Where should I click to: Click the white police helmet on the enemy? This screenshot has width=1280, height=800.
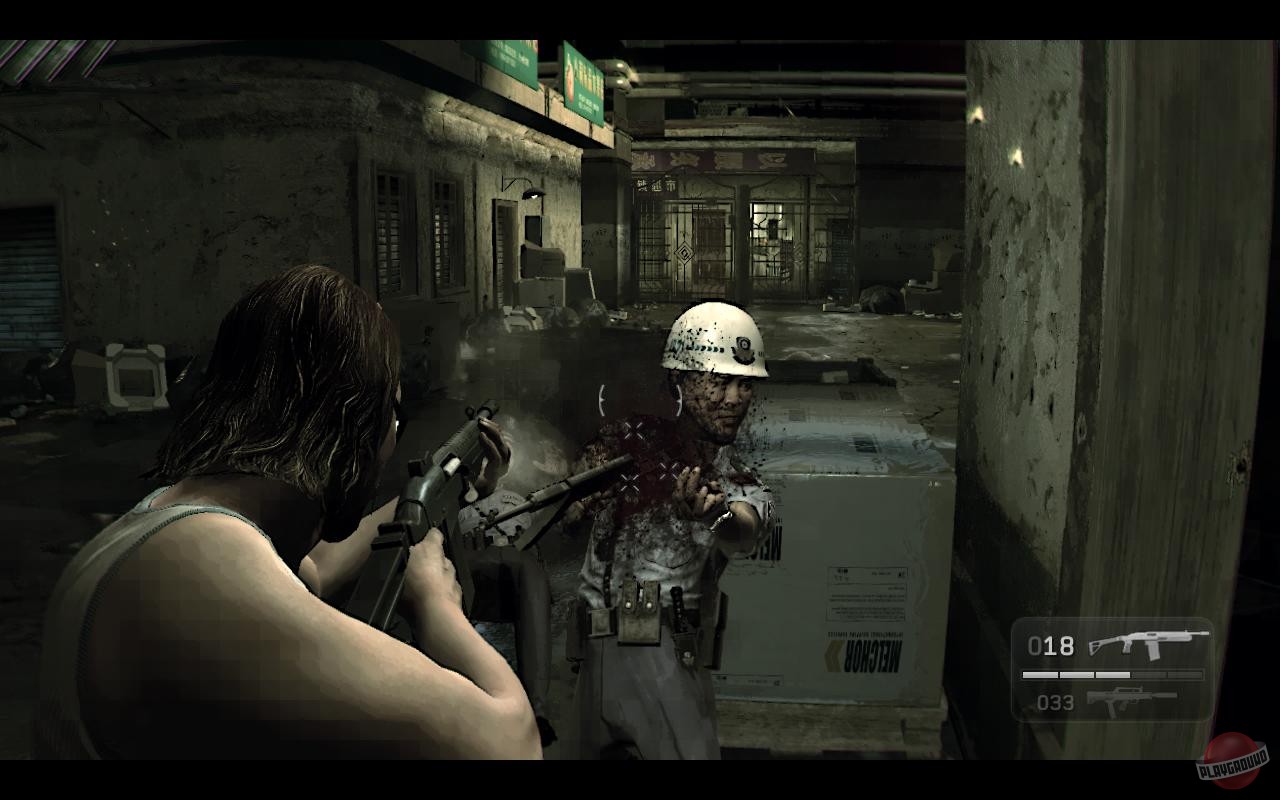[713, 340]
